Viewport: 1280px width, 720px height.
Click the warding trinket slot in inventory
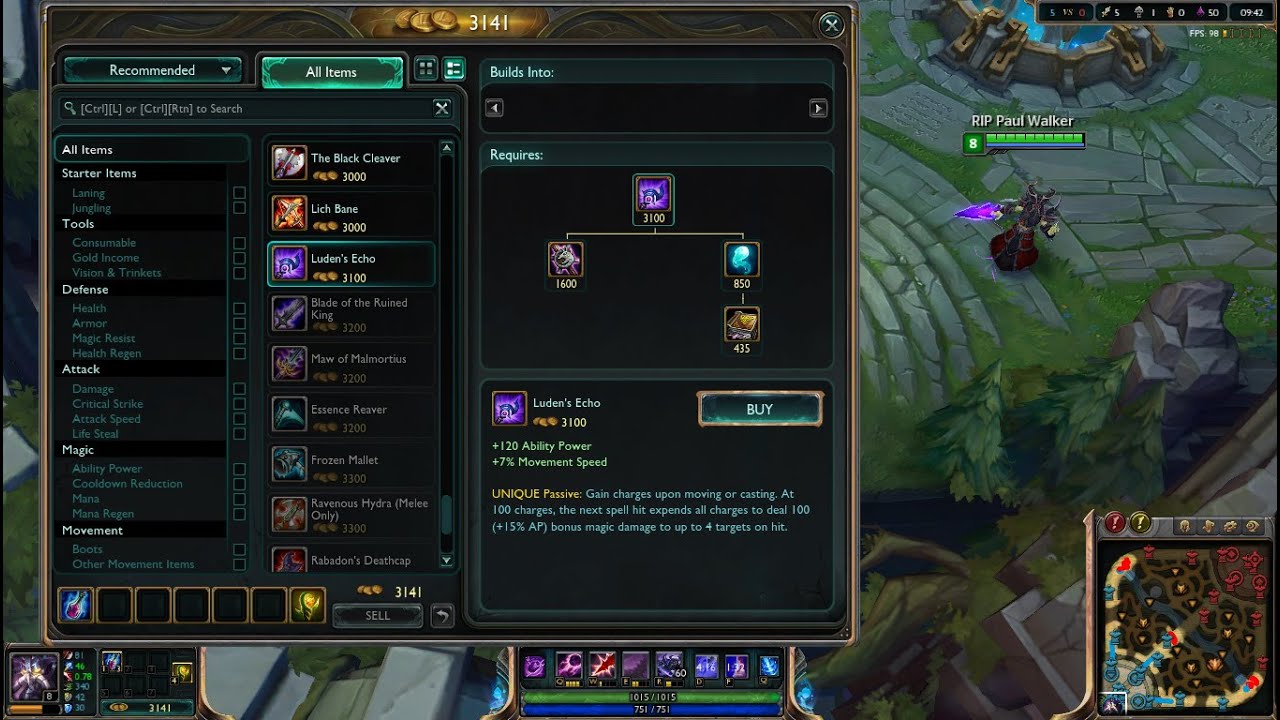(308, 605)
